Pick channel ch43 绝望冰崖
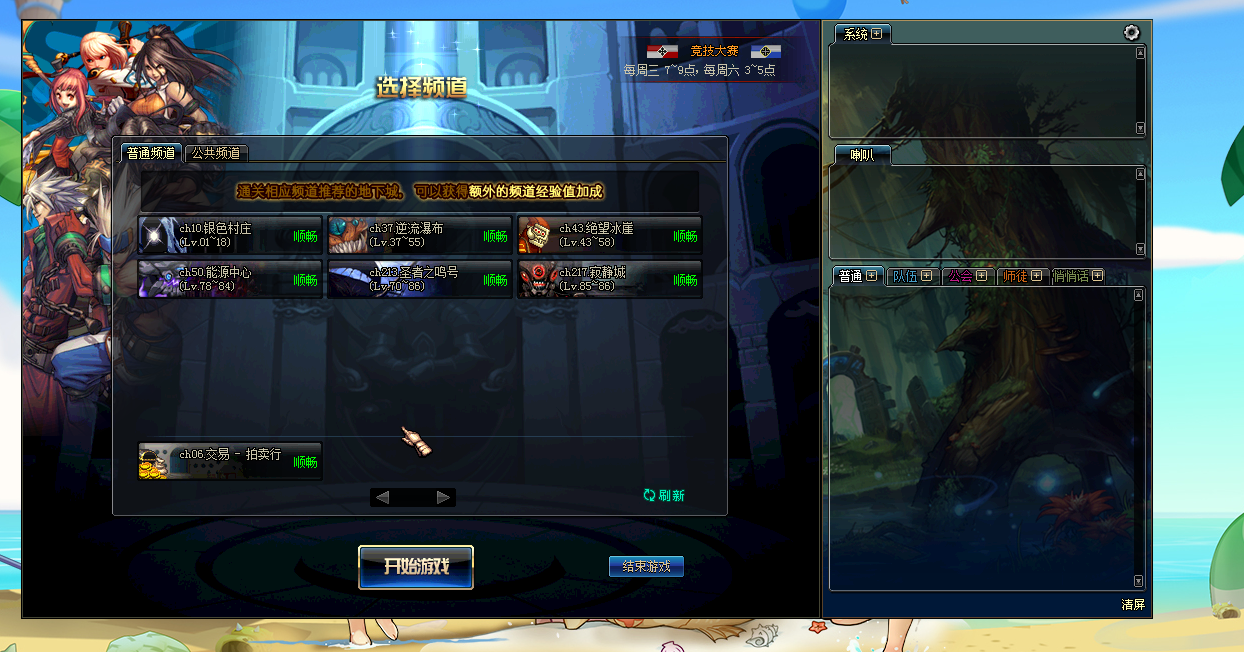 pos(610,235)
